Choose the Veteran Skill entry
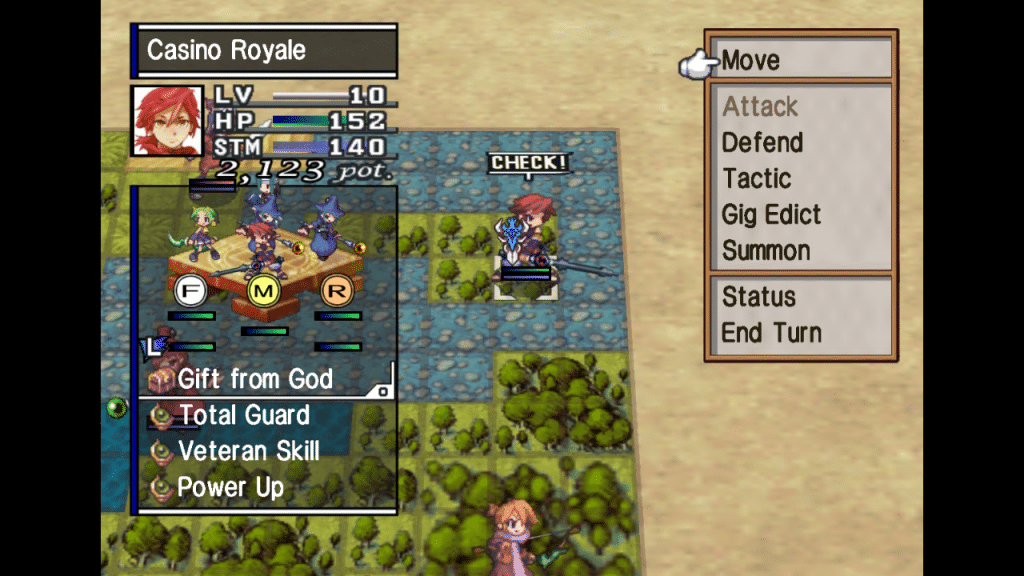 pos(248,451)
